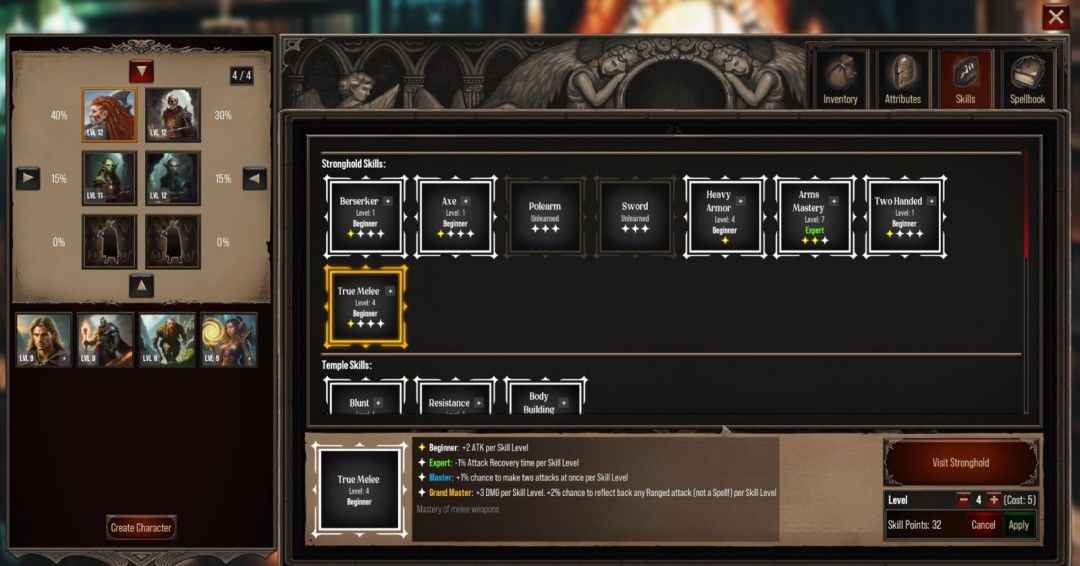Open the Spellbook tab
The width and height of the screenshot is (1080, 566).
pos(1027,79)
